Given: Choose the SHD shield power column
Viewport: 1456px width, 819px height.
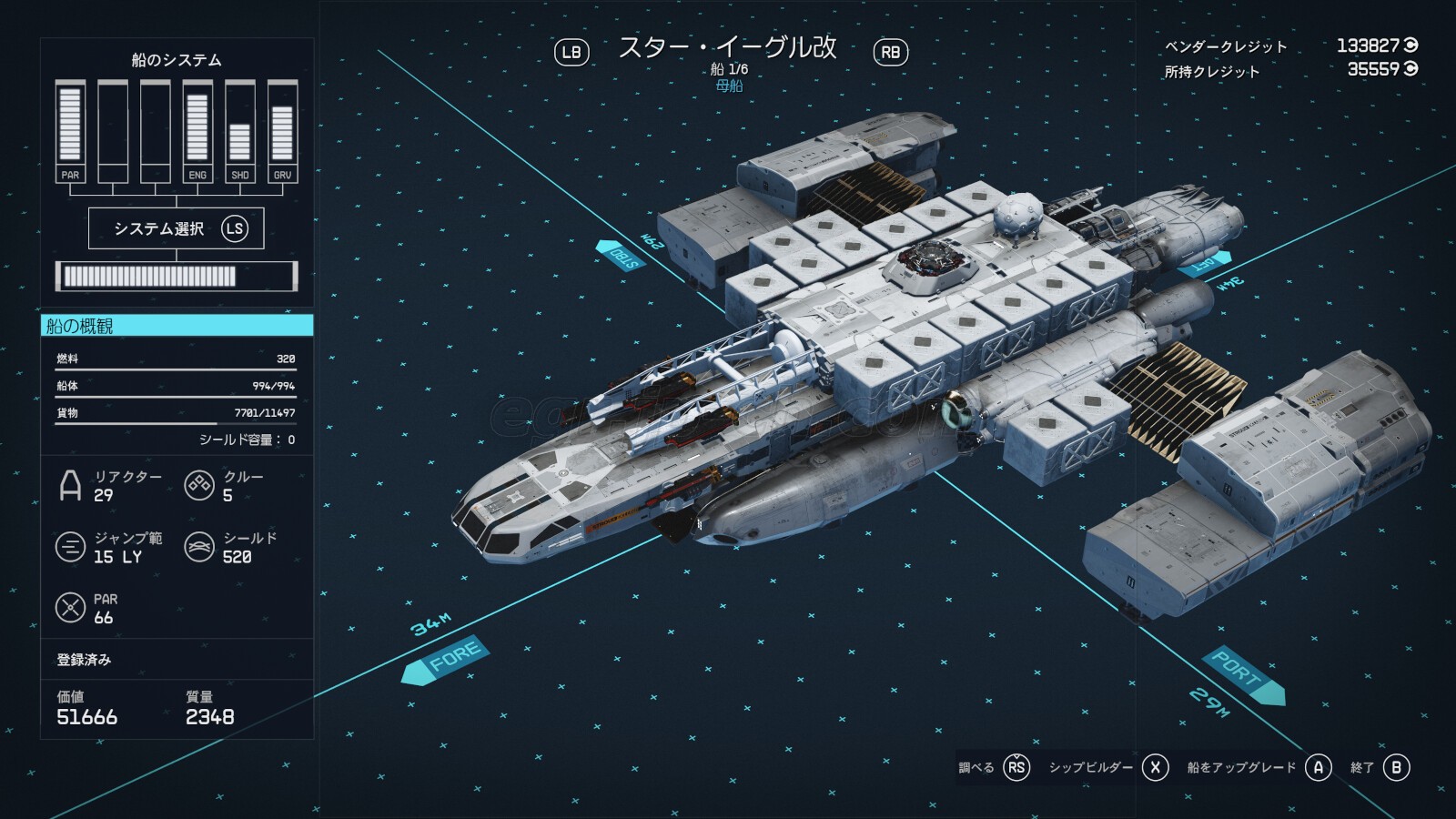Looking at the screenshot, I should coord(239,131).
